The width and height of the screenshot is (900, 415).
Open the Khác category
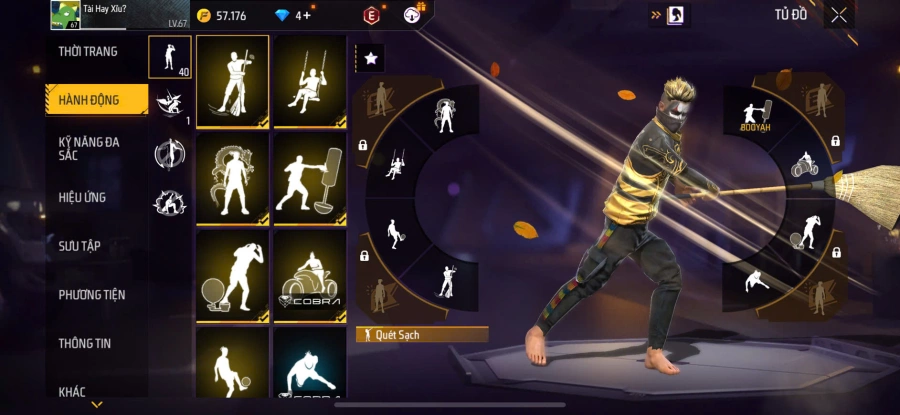tap(73, 391)
